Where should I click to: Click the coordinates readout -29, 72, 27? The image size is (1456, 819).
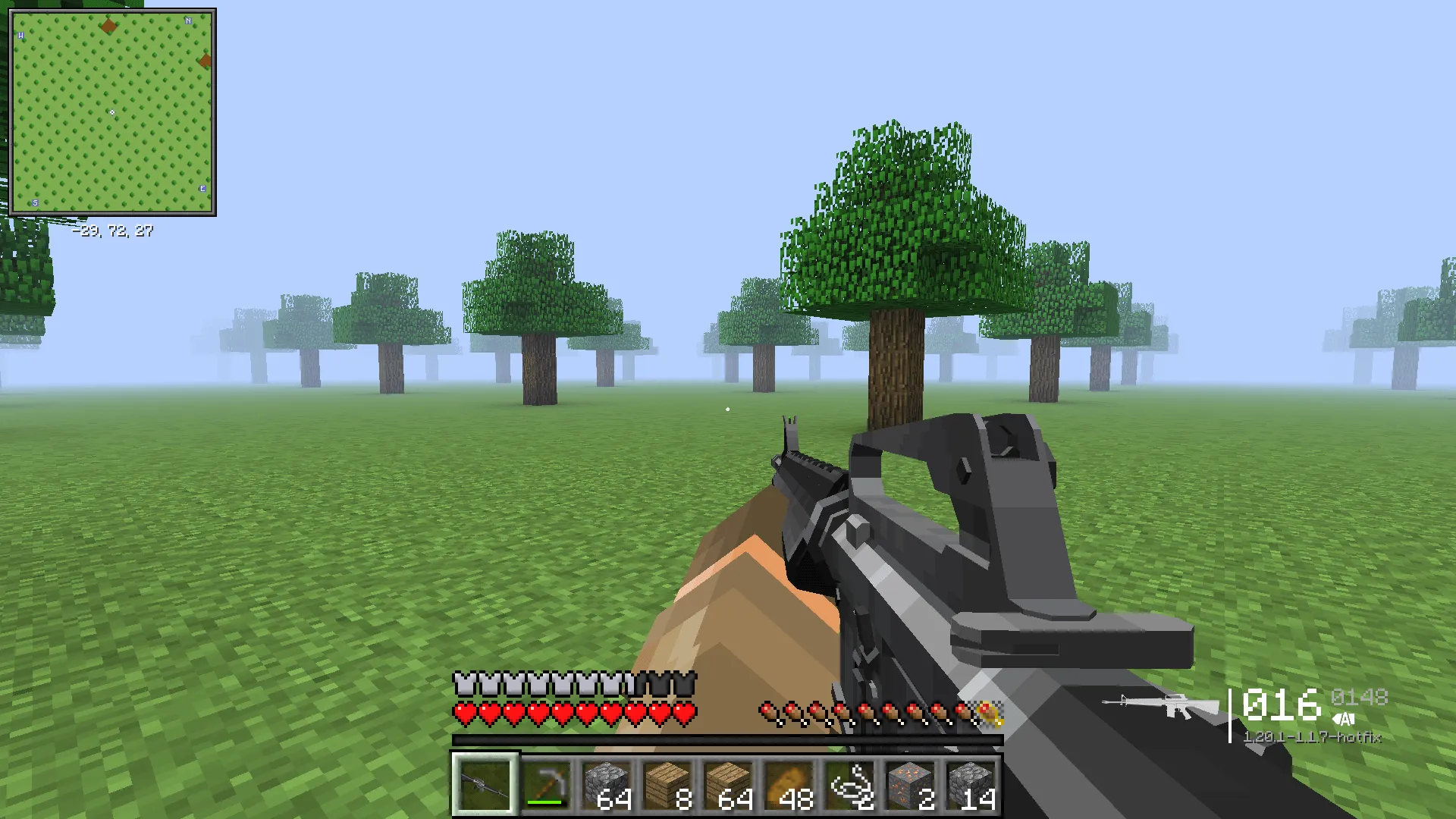114,230
